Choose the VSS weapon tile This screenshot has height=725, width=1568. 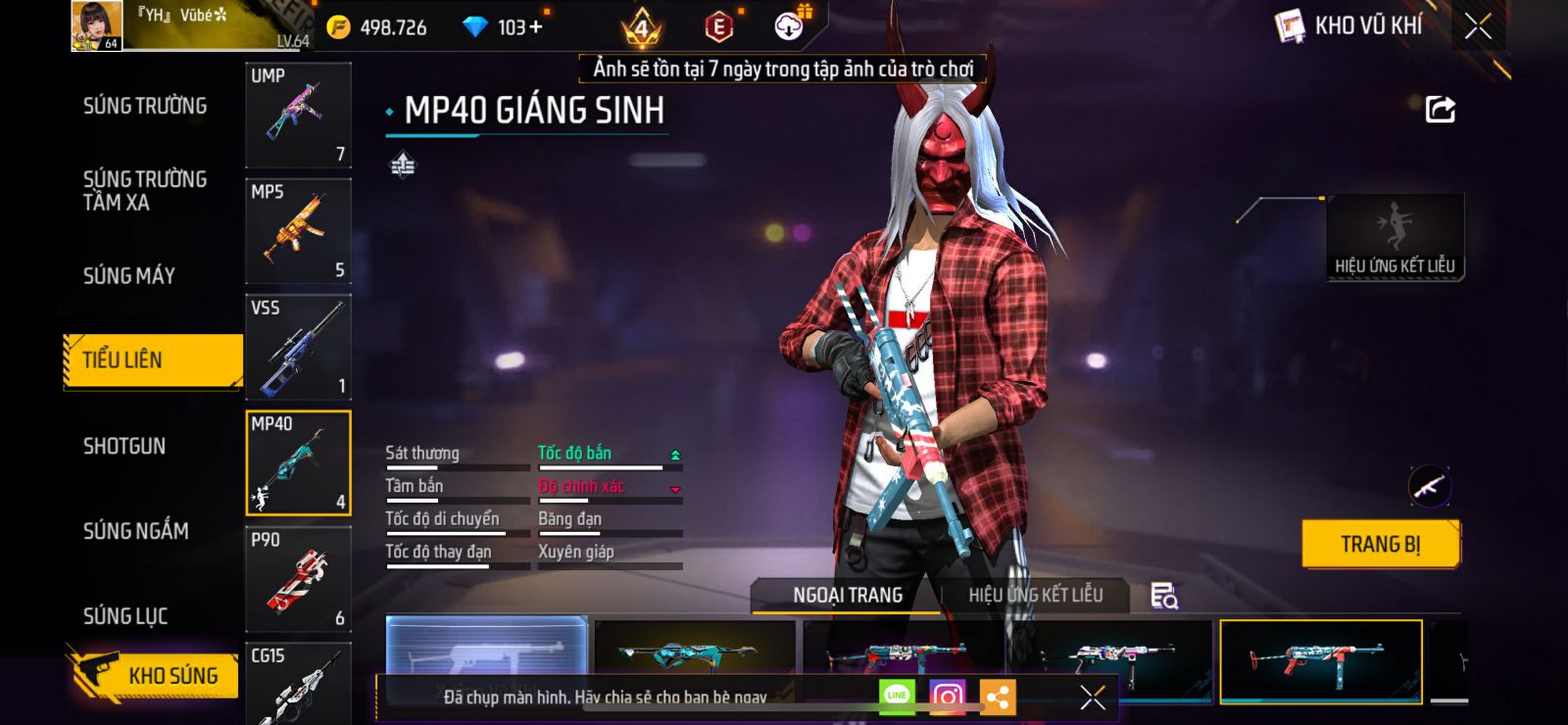pyautogui.click(x=298, y=347)
